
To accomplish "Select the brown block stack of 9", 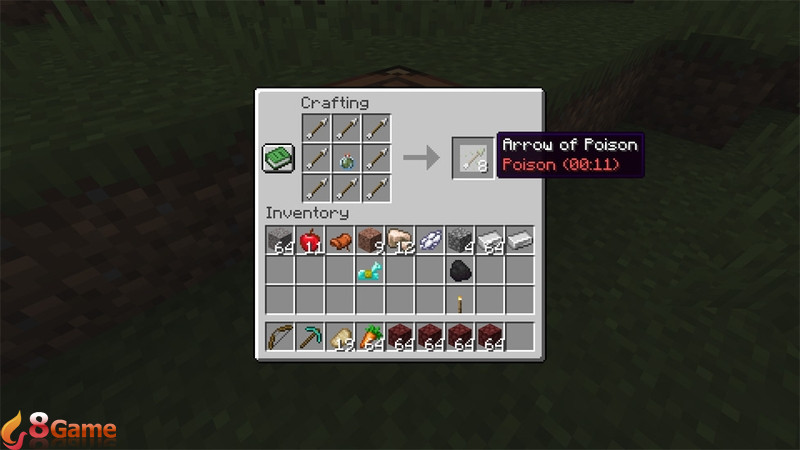I will click(370, 240).
